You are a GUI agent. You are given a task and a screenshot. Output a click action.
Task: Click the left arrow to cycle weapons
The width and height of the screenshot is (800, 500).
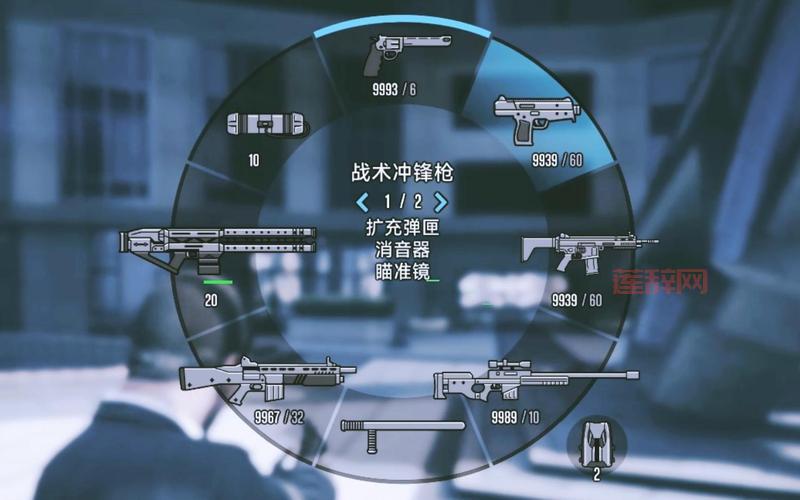[363, 202]
